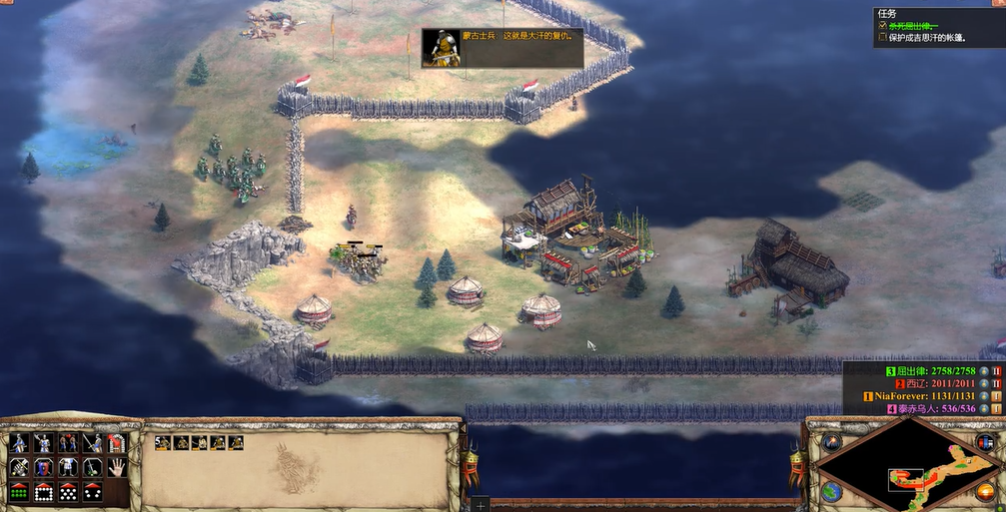Click the Mongol soldier dialogue portrait

pos(441,48)
